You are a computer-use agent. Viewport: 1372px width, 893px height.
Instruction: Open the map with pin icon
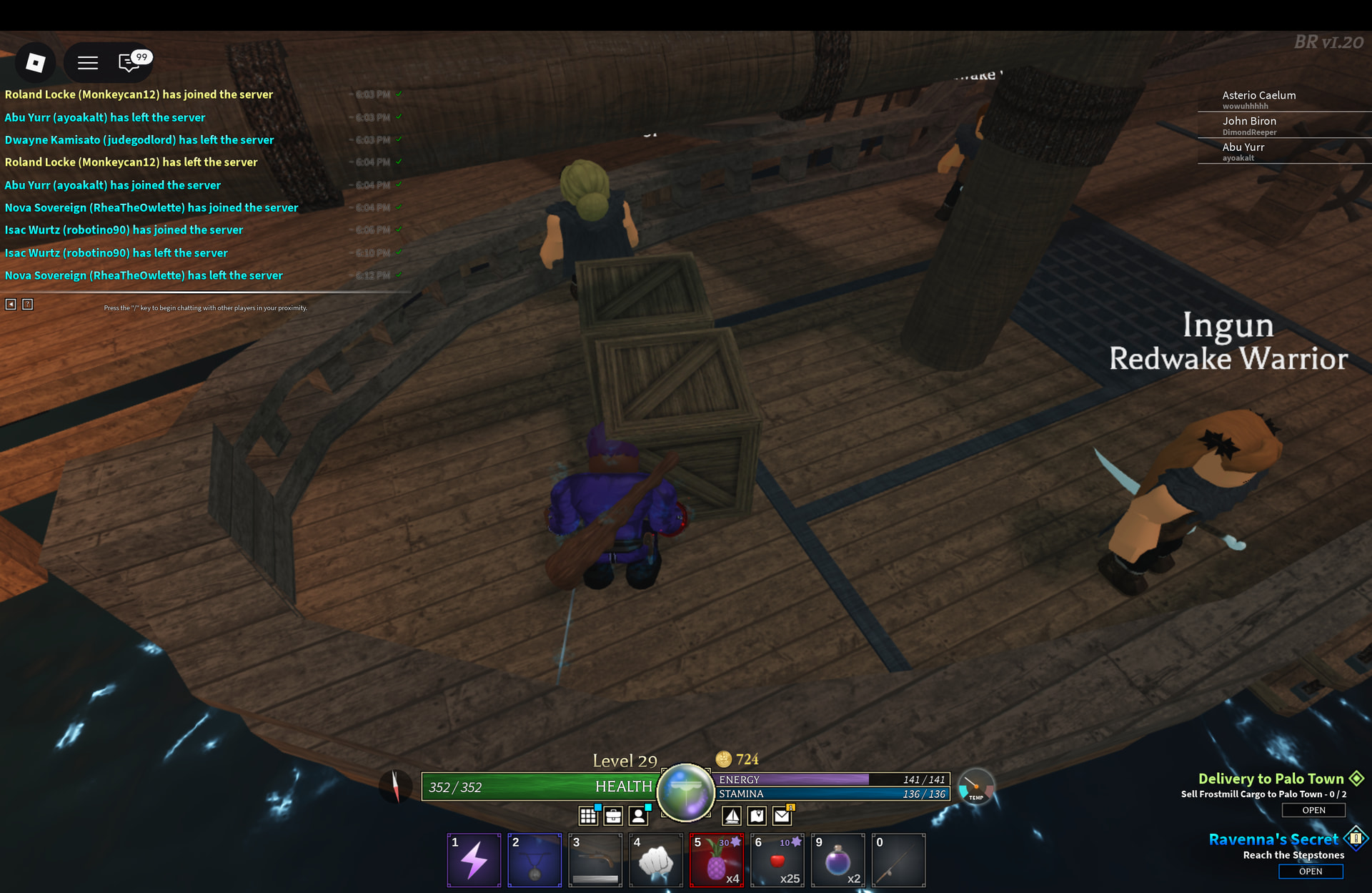[757, 816]
